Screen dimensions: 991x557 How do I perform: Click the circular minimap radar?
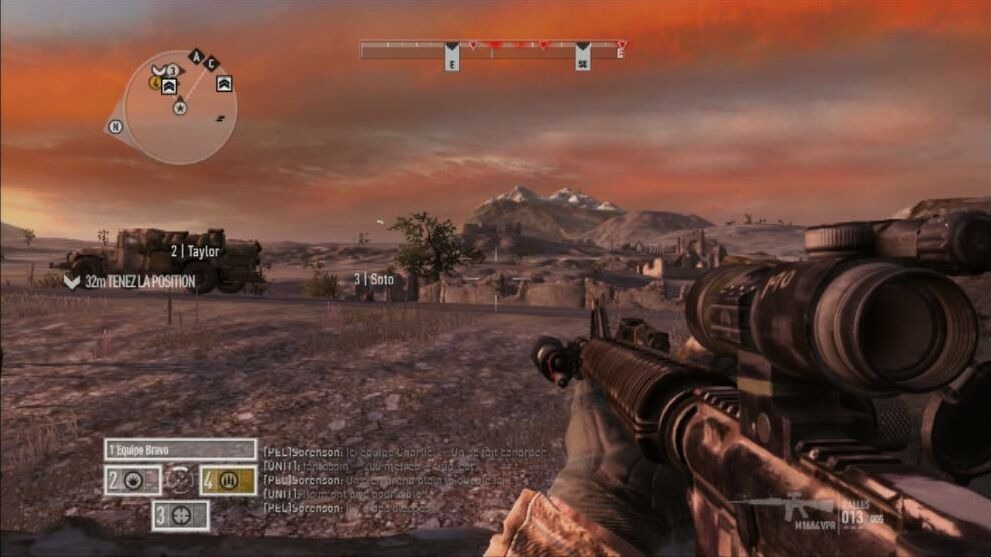click(x=180, y=108)
